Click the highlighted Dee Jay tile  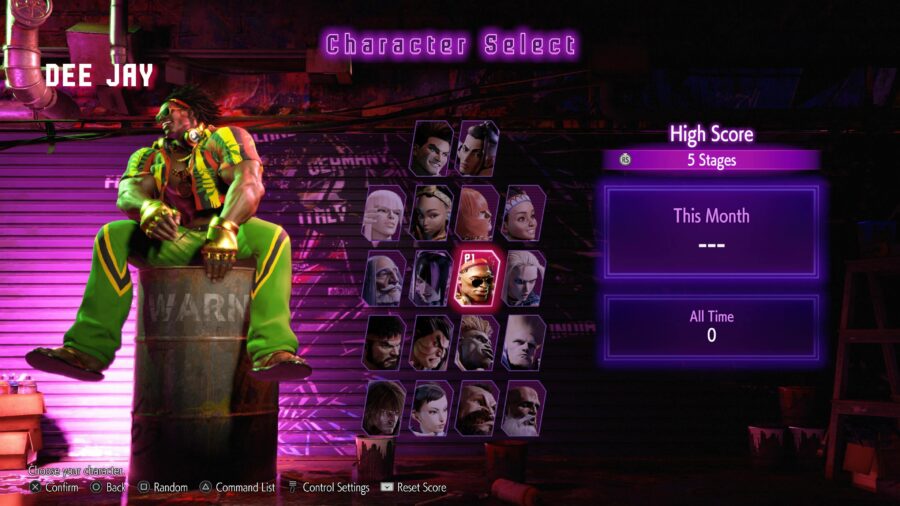pos(478,278)
